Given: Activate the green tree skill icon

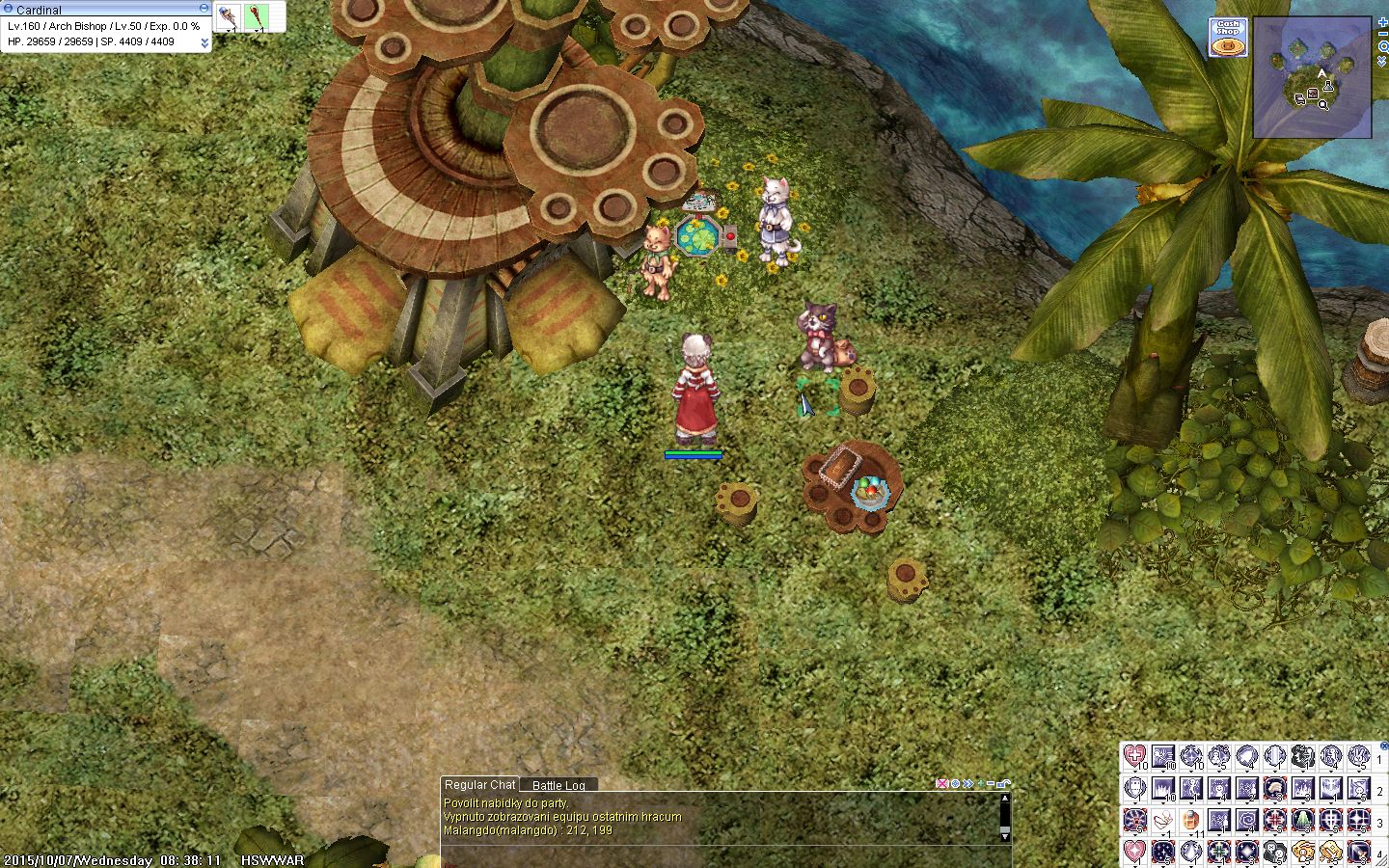Looking at the screenshot, I should coord(1302,821).
